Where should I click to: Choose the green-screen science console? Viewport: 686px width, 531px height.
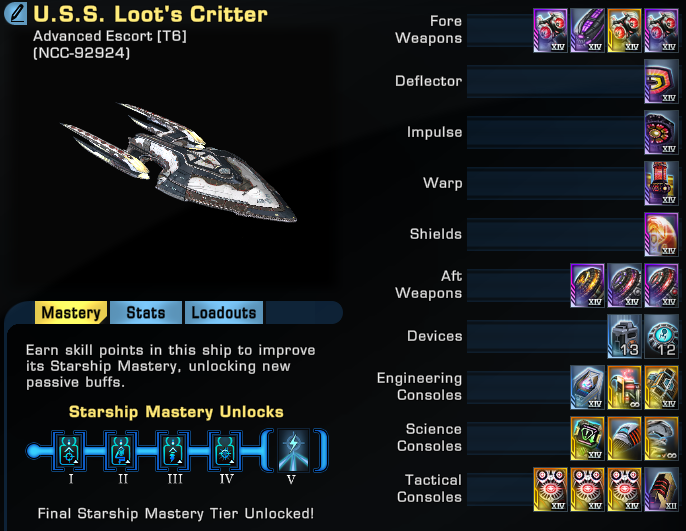(587, 438)
